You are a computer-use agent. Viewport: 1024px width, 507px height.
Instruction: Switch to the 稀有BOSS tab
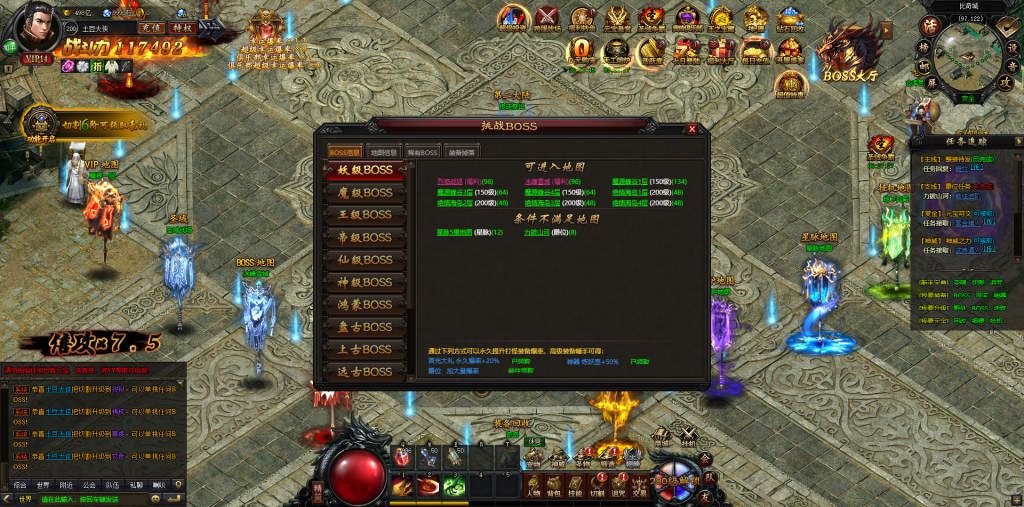tap(422, 152)
